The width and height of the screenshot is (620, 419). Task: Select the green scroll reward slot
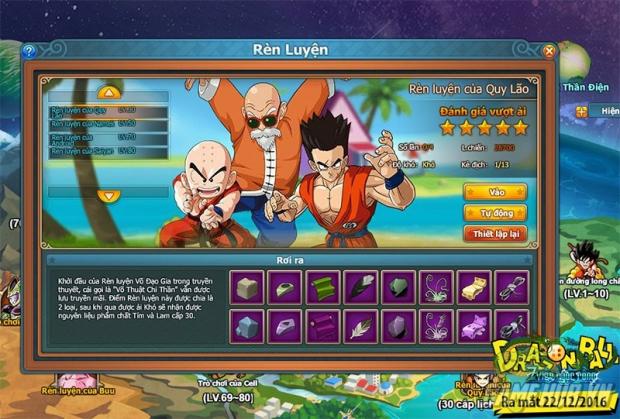(322, 287)
